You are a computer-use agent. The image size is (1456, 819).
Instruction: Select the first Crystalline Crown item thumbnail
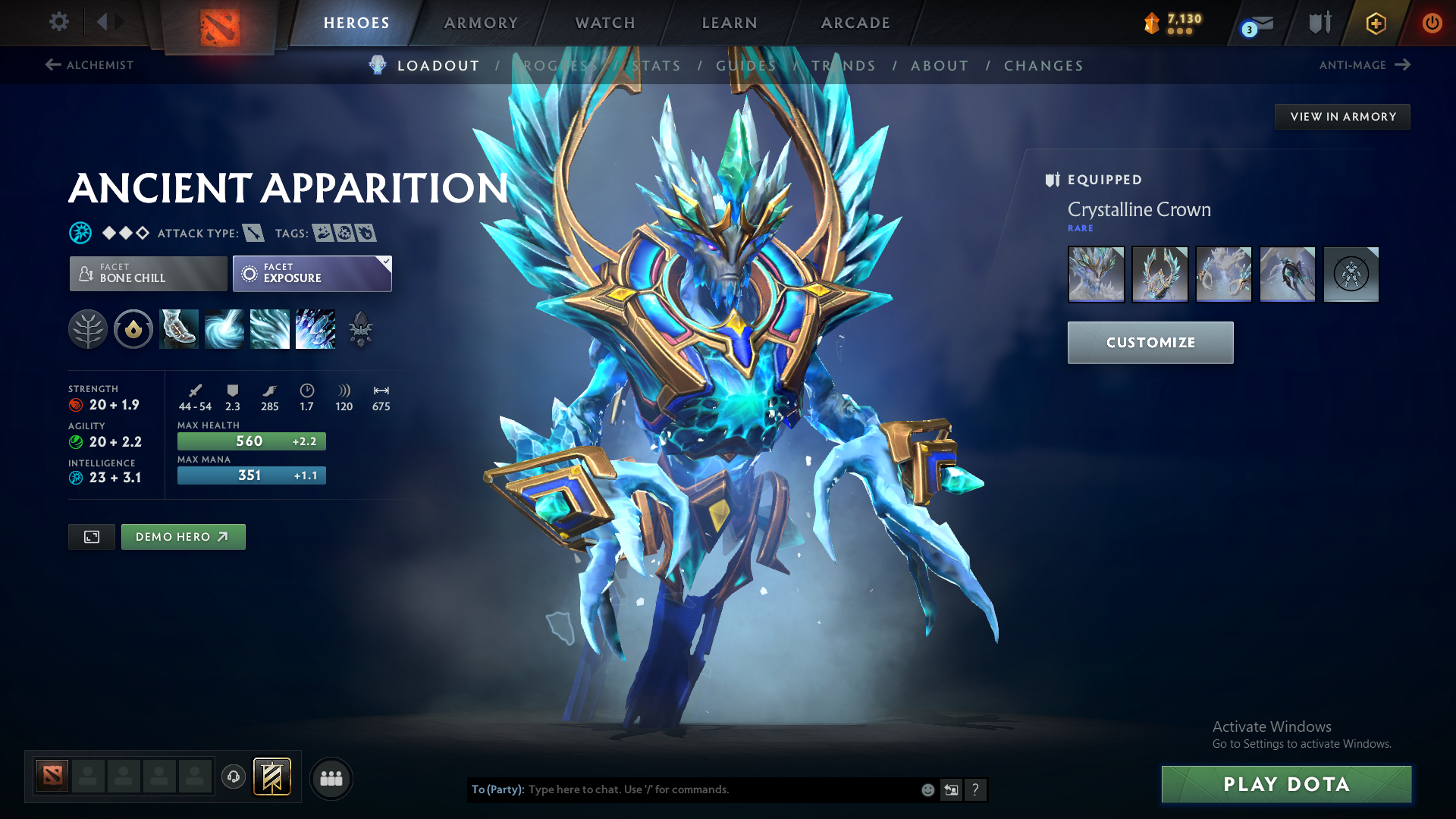1096,275
